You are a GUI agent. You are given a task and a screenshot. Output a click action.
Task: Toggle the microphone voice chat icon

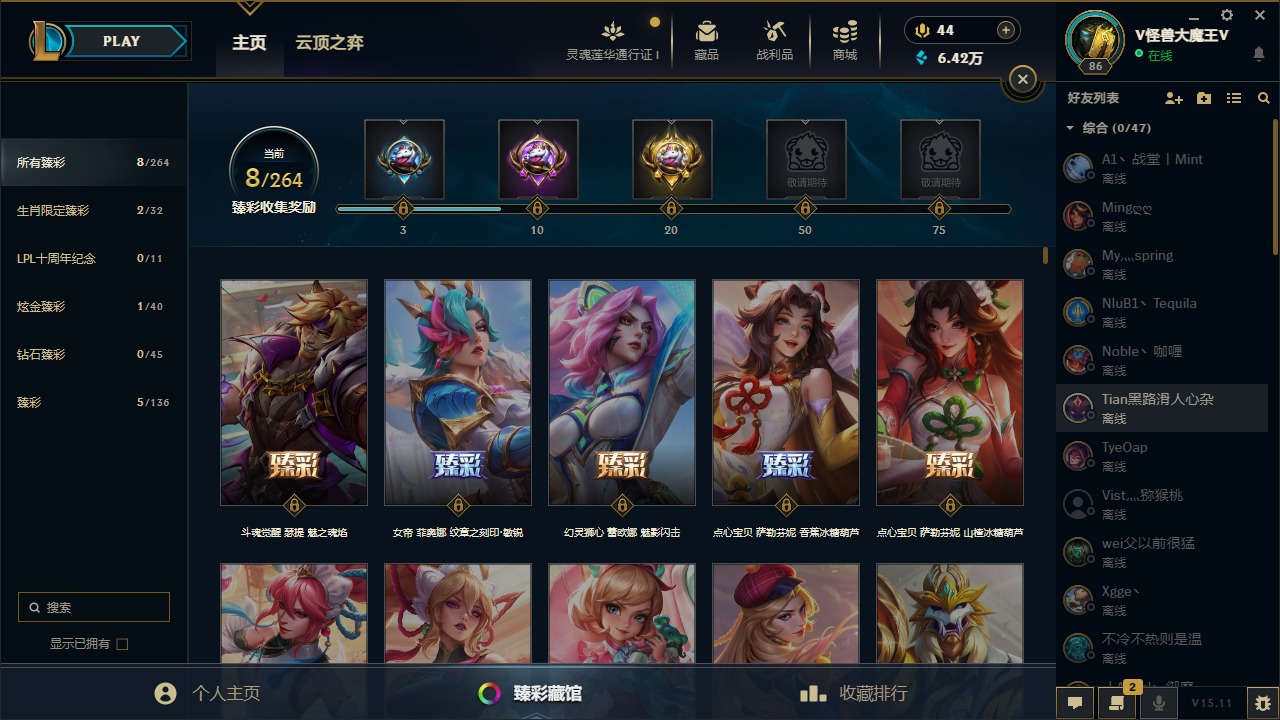[x=1157, y=703]
